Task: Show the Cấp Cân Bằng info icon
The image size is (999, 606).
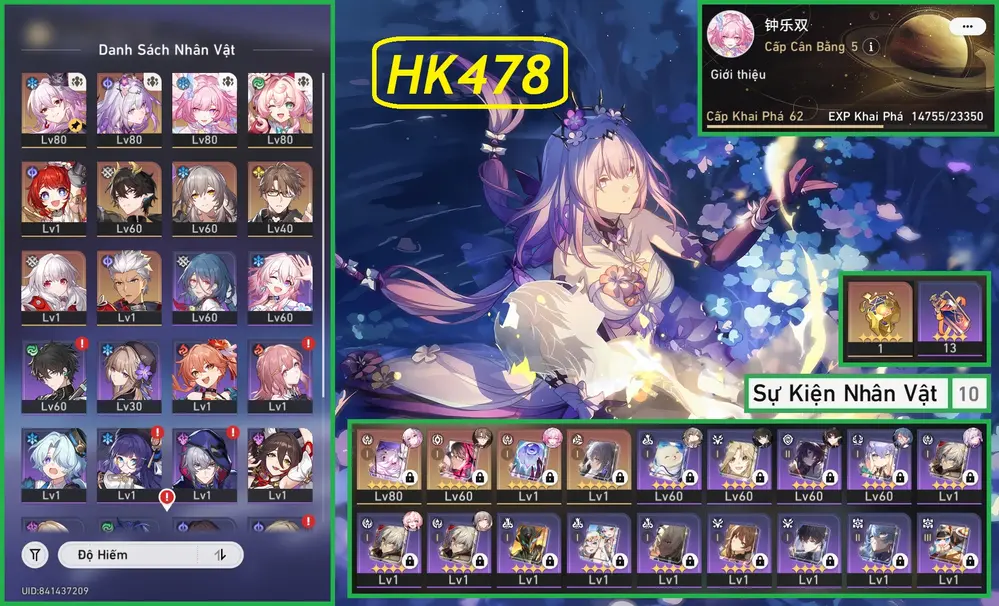Action: coord(871,47)
